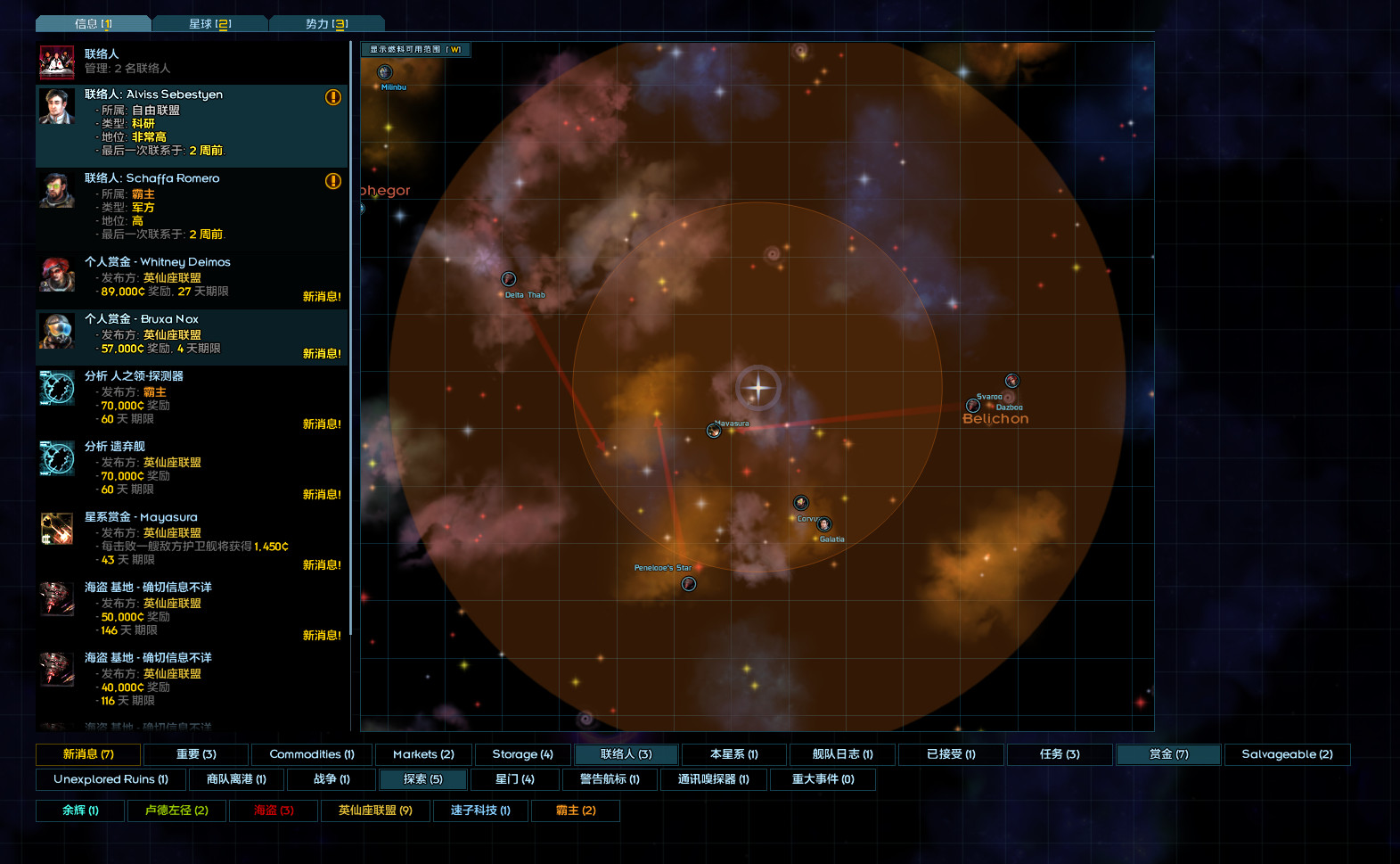Filter by 海盗 (3) faction
The image size is (1400, 864).
tap(274, 811)
